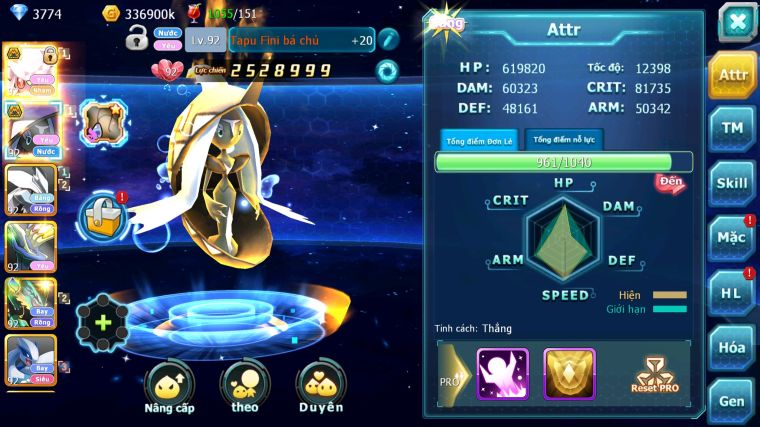Open the Hóa tab
760x427 pixels.
coord(732,347)
